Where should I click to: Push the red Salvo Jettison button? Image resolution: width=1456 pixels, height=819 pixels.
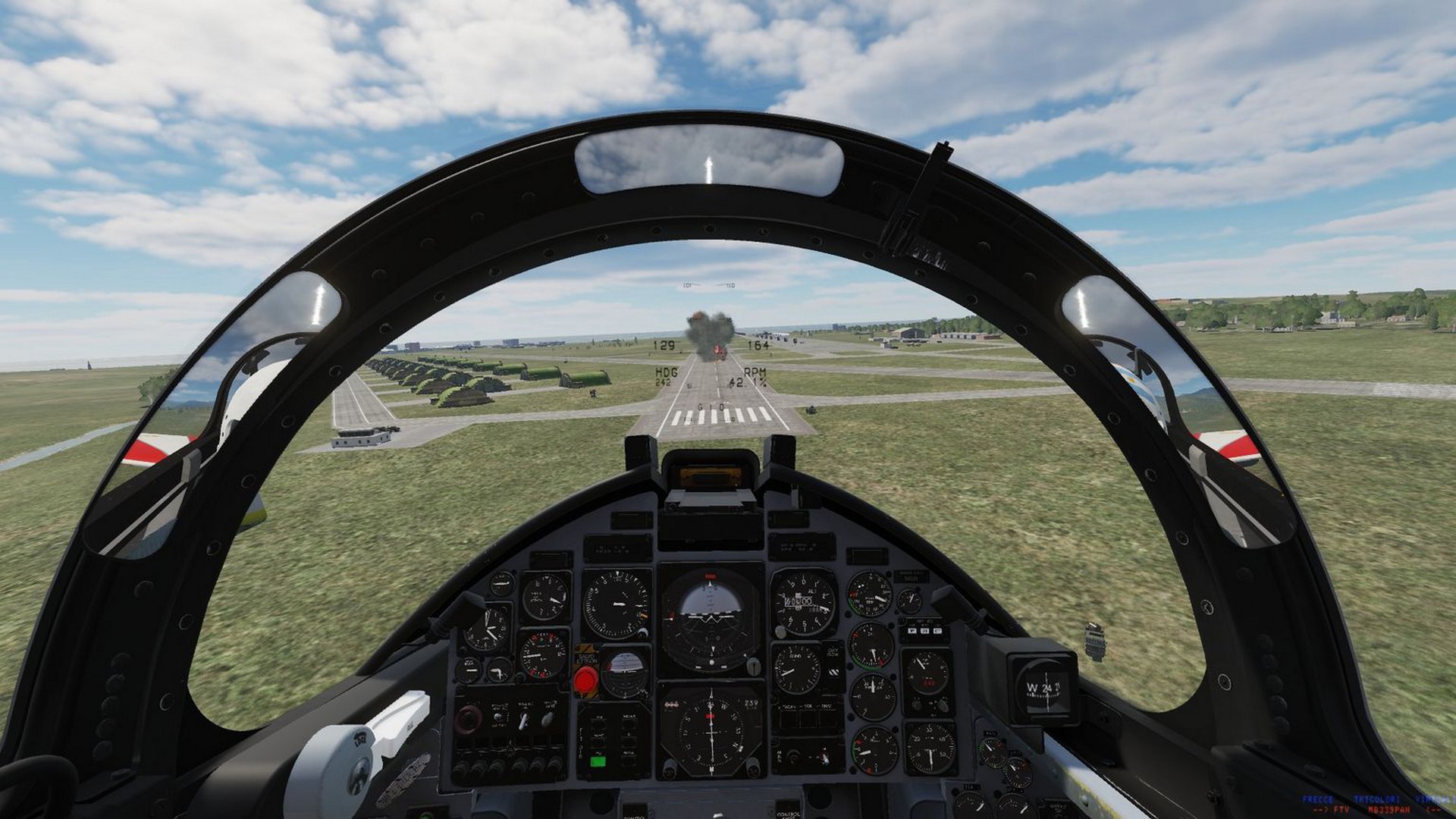point(585,680)
